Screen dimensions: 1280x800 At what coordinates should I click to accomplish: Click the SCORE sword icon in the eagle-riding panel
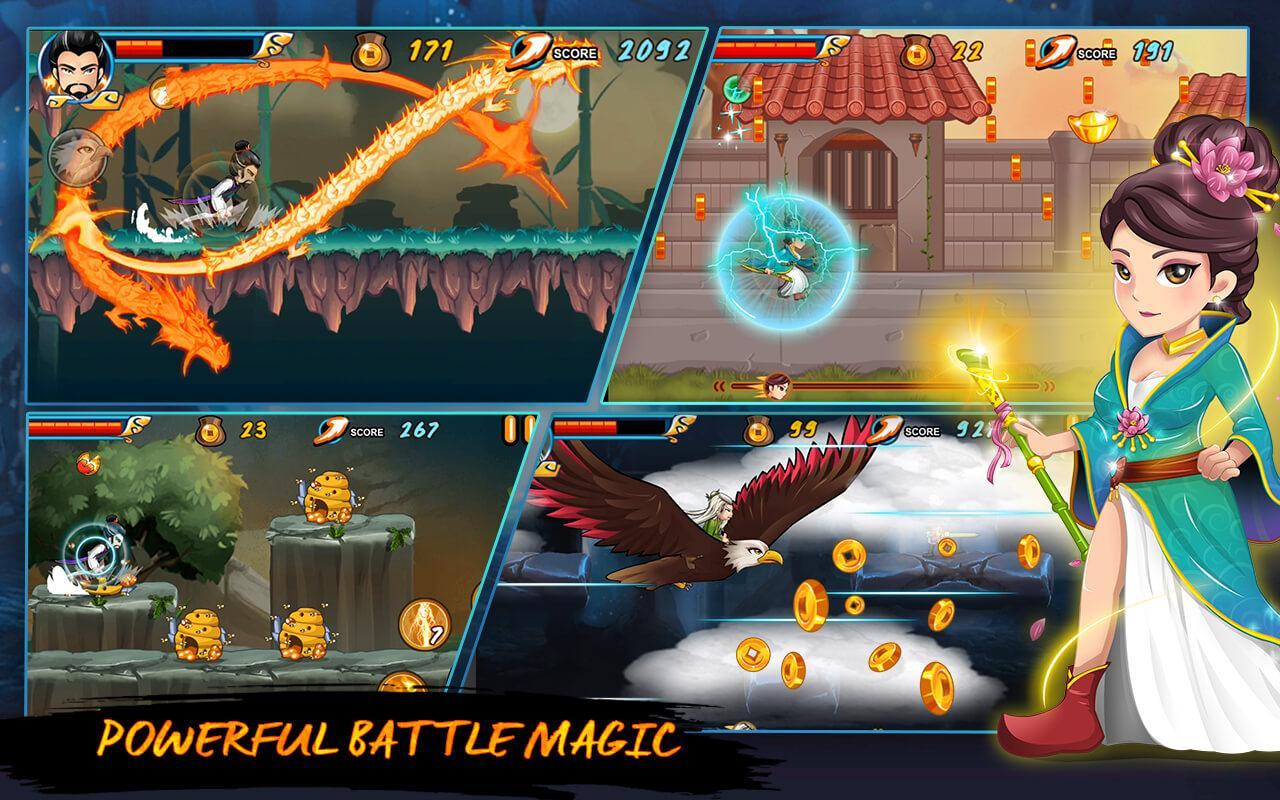click(x=886, y=430)
